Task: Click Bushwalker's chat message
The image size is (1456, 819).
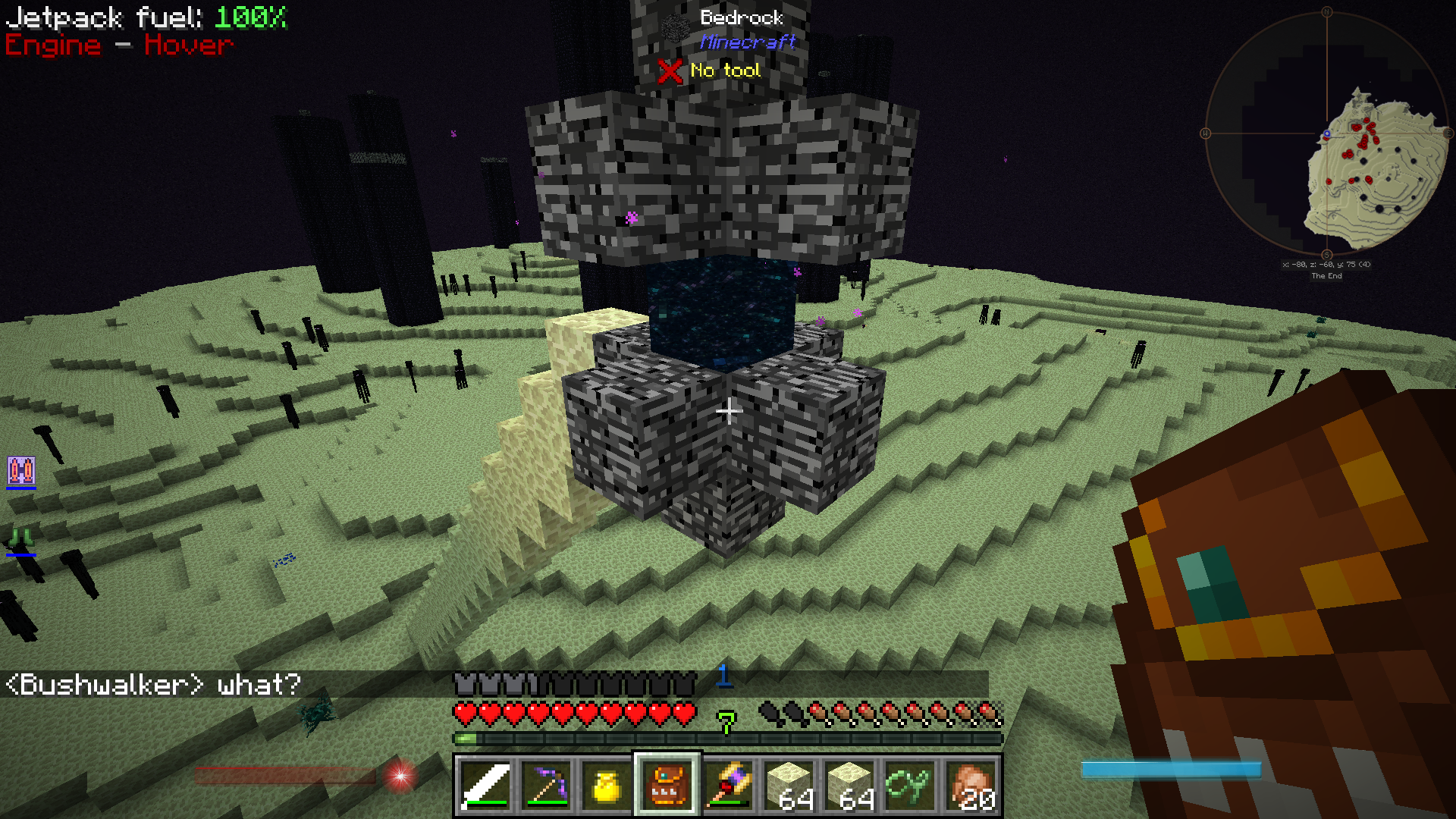Action: point(153,685)
